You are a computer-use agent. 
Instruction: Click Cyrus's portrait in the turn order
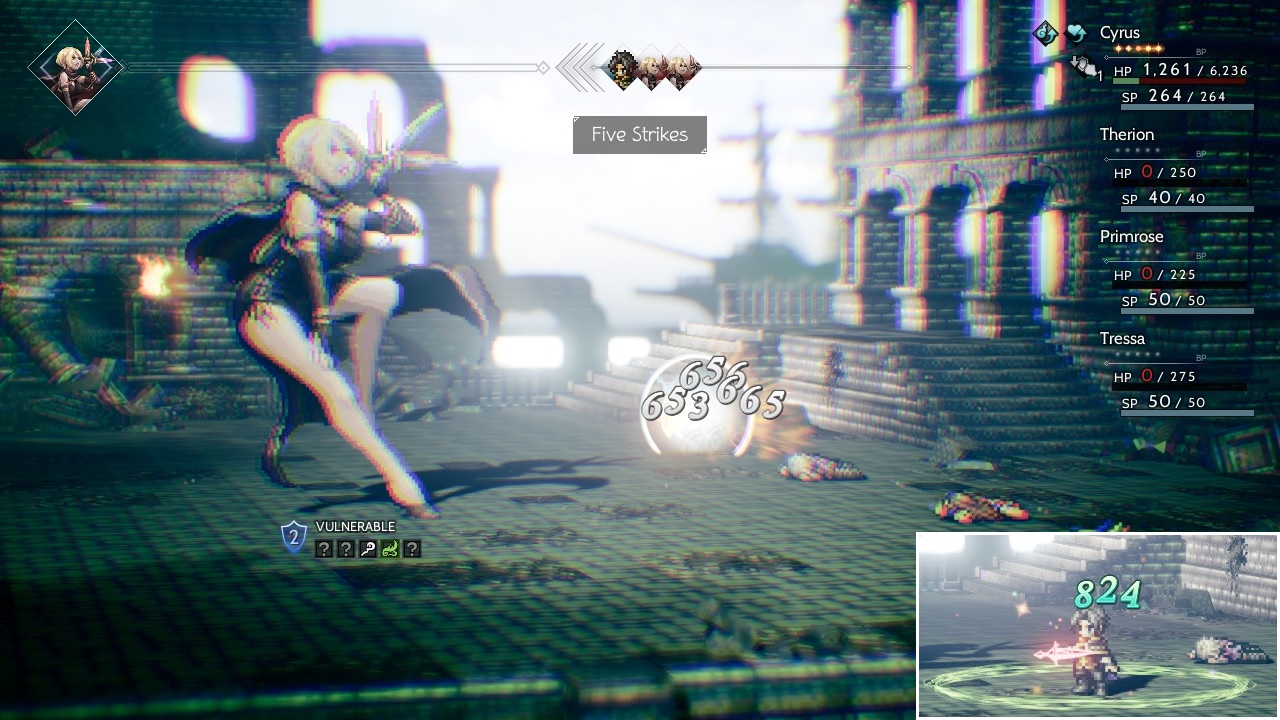tap(624, 68)
